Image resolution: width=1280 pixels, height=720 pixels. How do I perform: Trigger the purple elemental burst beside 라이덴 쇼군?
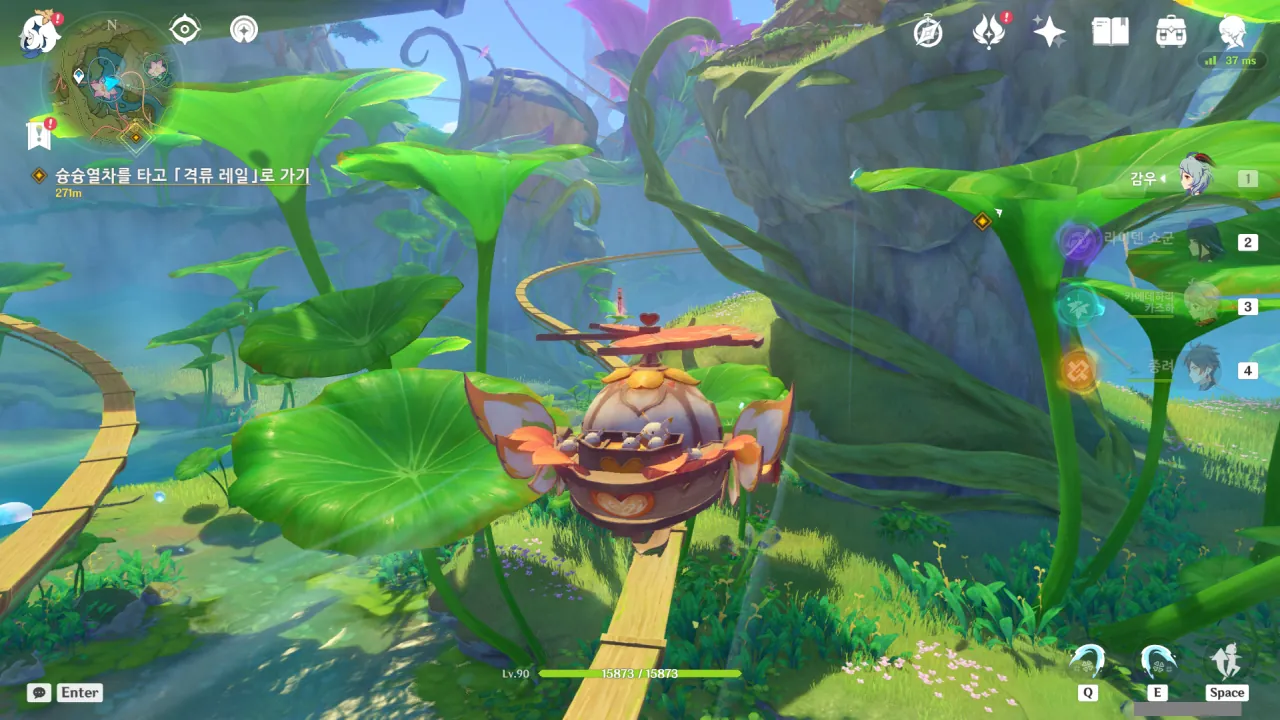click(x=1078, y=242)
